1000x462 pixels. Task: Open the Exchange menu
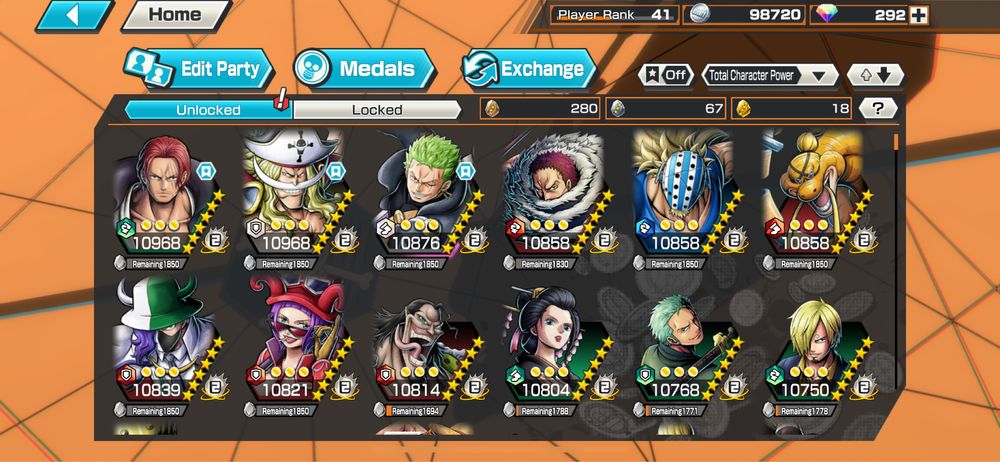[529, 69]
